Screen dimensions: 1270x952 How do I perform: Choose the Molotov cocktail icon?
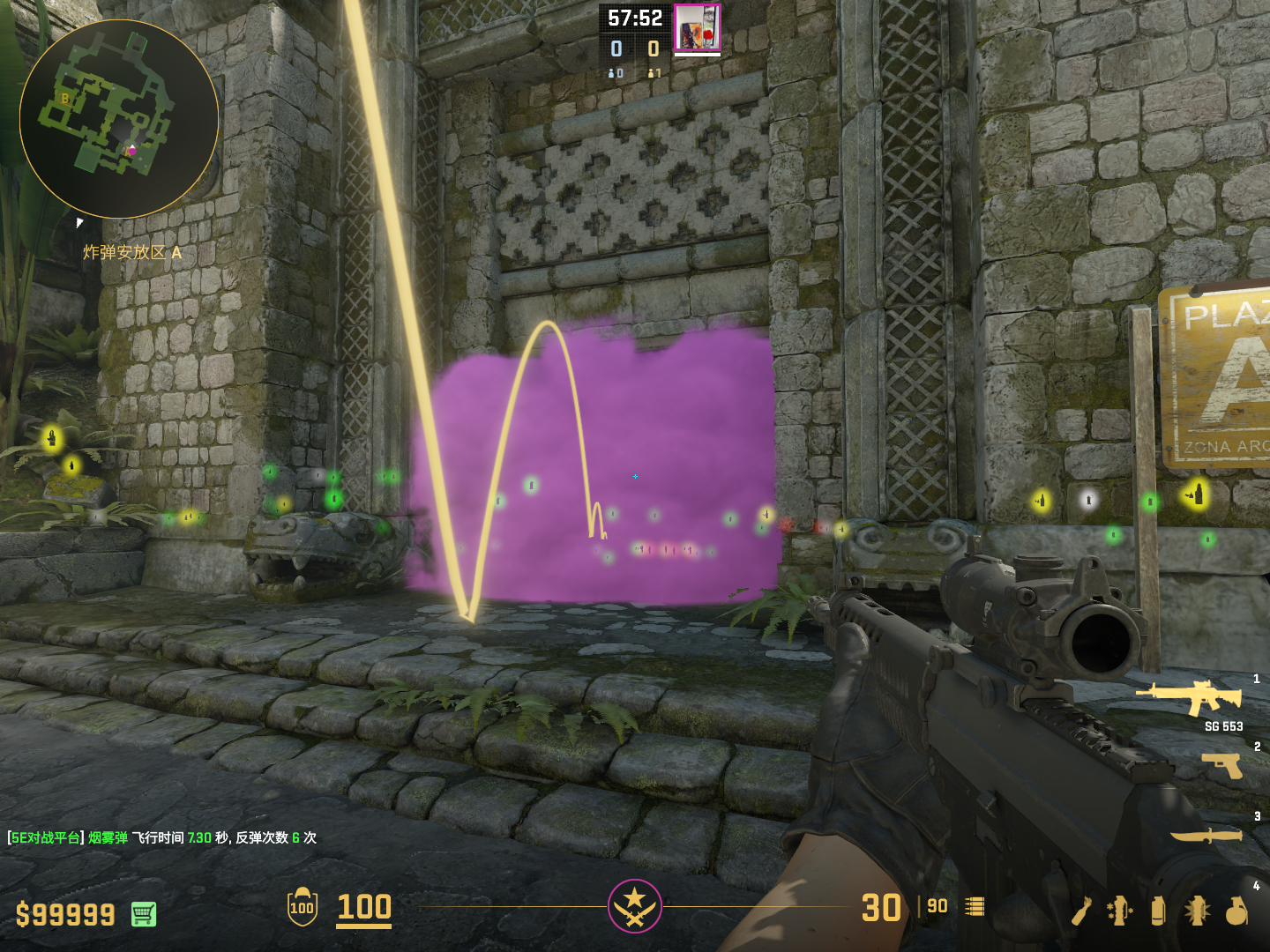point(1082,911)
